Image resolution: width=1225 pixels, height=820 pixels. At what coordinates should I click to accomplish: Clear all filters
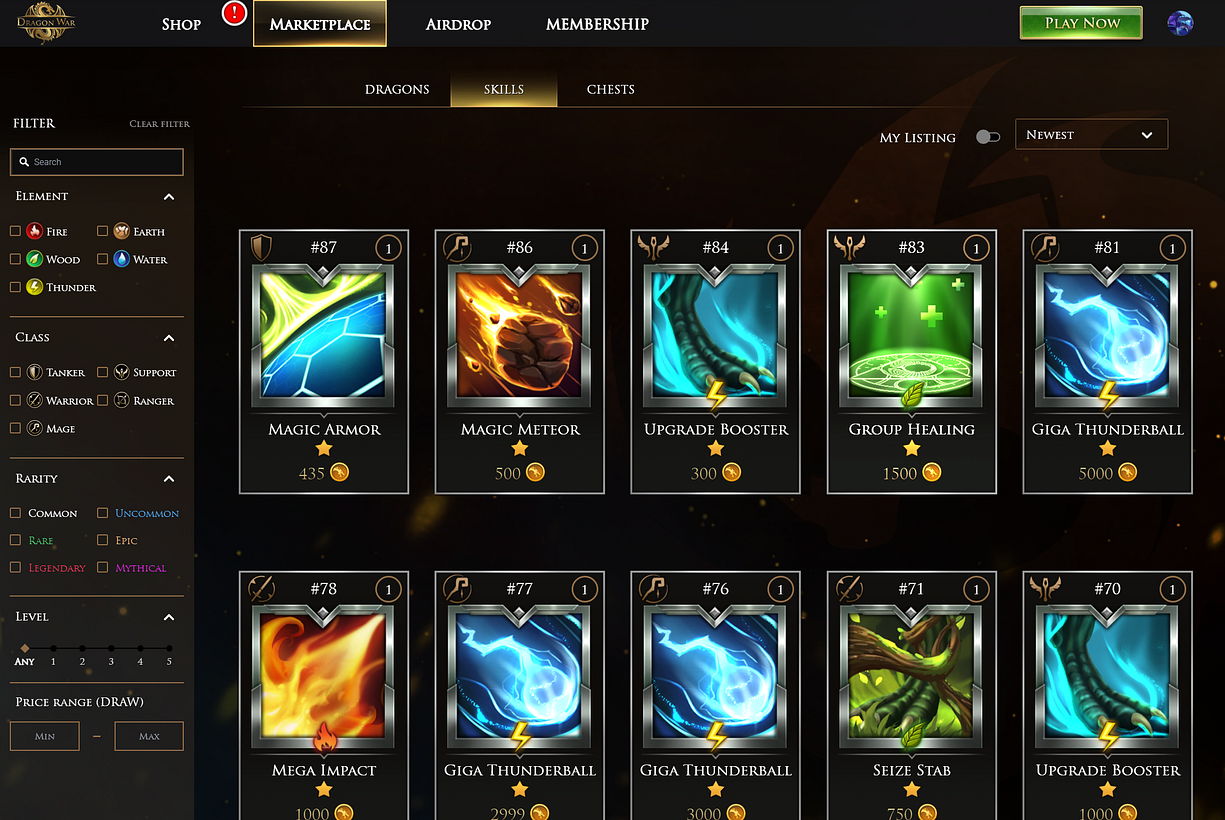[159, 124]
